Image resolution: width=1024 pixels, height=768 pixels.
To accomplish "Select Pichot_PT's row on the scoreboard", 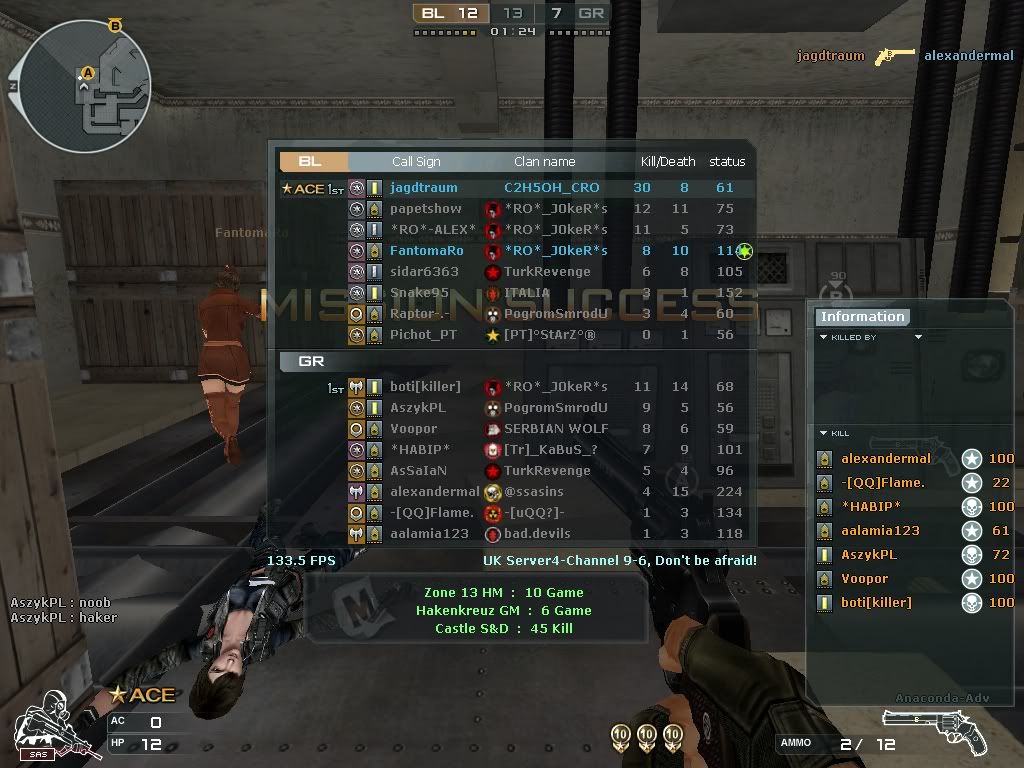I will pyautogui.click(x=422, y=335).
